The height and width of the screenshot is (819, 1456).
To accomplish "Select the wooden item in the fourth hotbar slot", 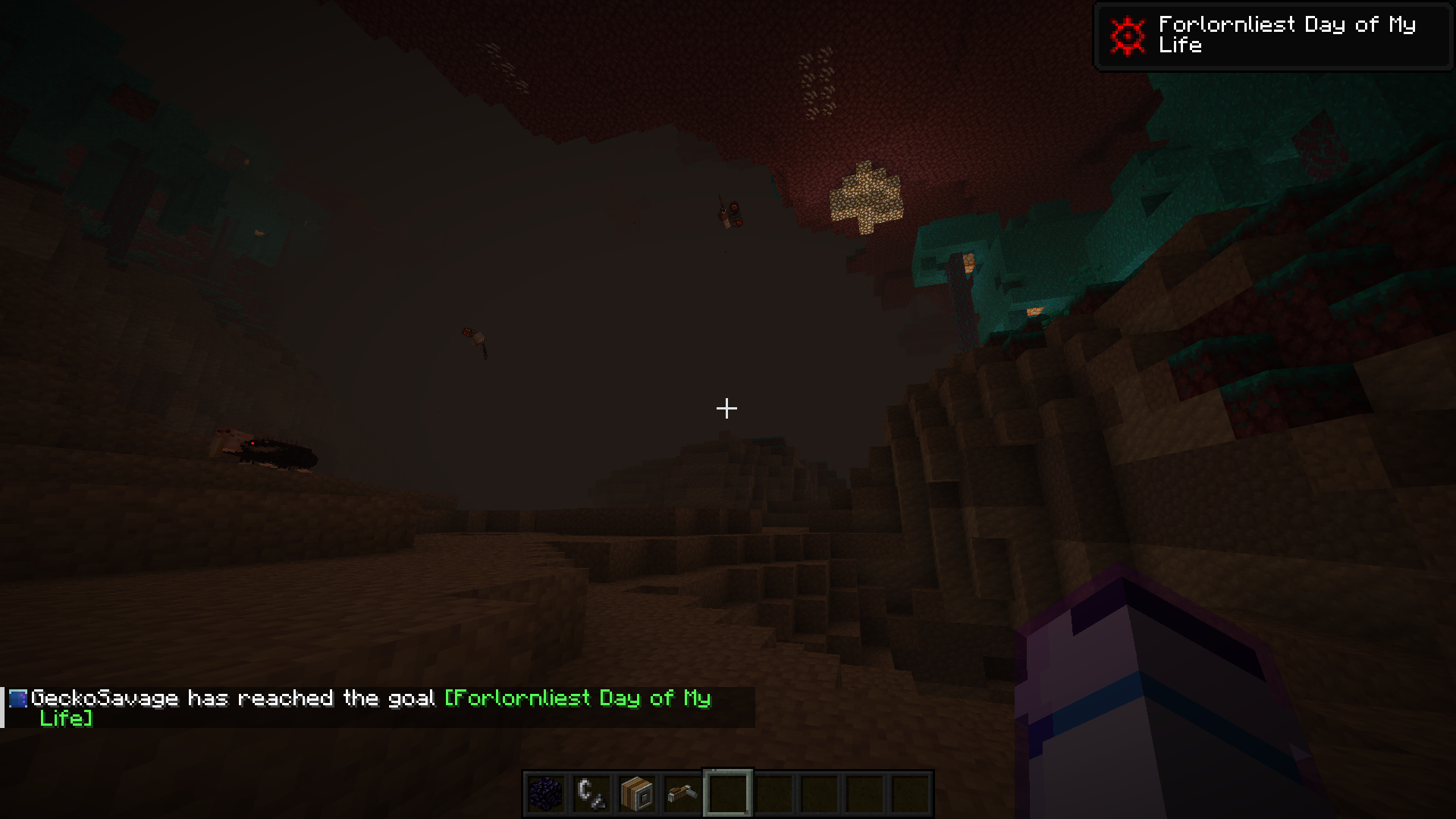I will [681, 791].
